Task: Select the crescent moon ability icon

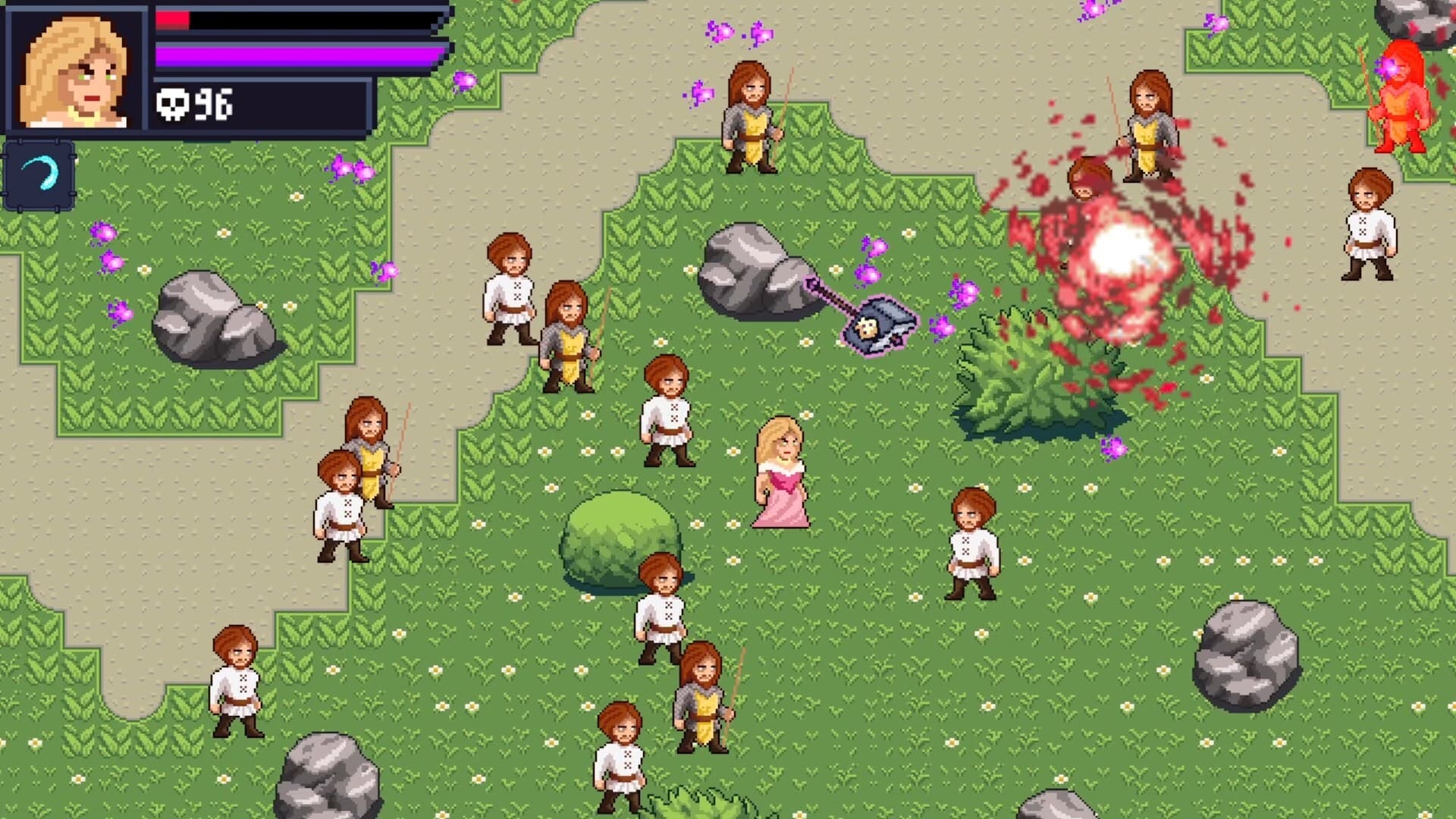Action: pos(39,176)
